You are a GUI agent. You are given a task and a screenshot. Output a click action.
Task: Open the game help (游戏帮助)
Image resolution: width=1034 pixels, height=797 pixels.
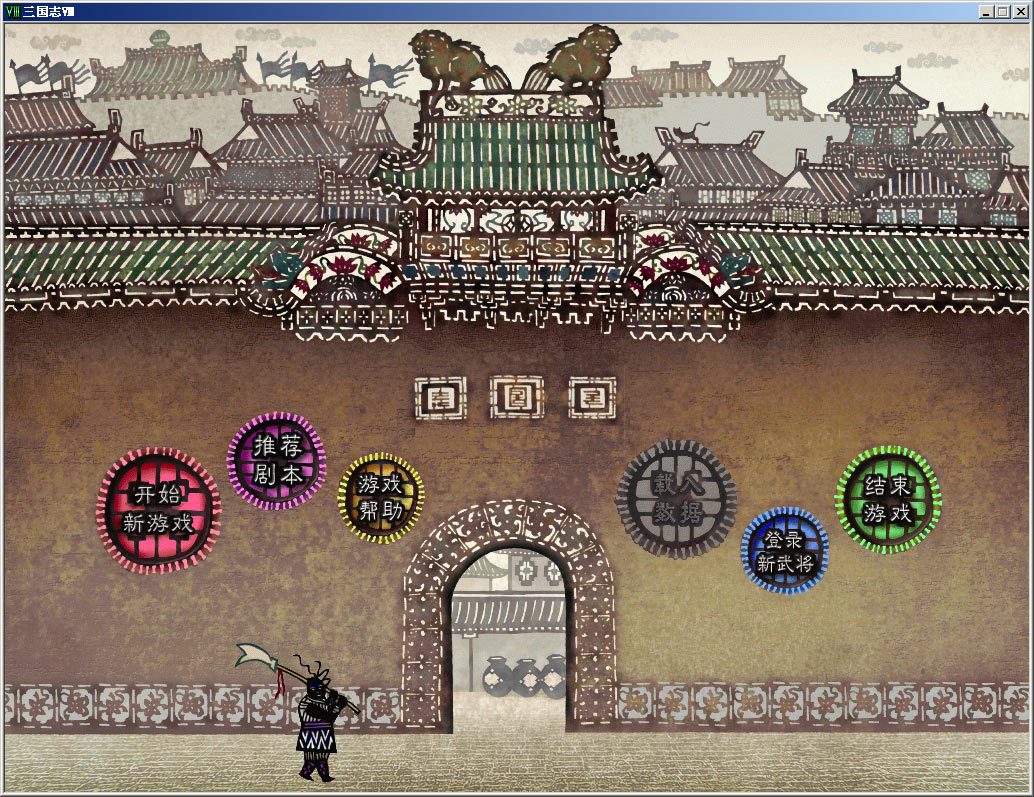click(x=380, y=497)
